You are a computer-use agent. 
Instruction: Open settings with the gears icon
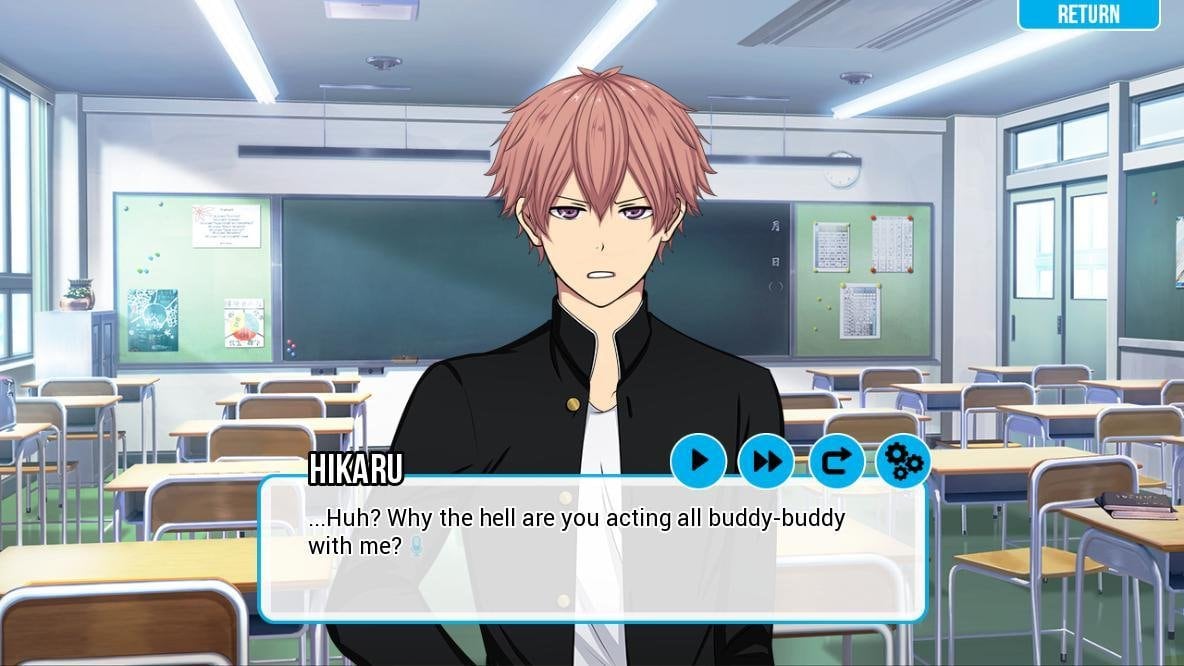click(903, 461)
